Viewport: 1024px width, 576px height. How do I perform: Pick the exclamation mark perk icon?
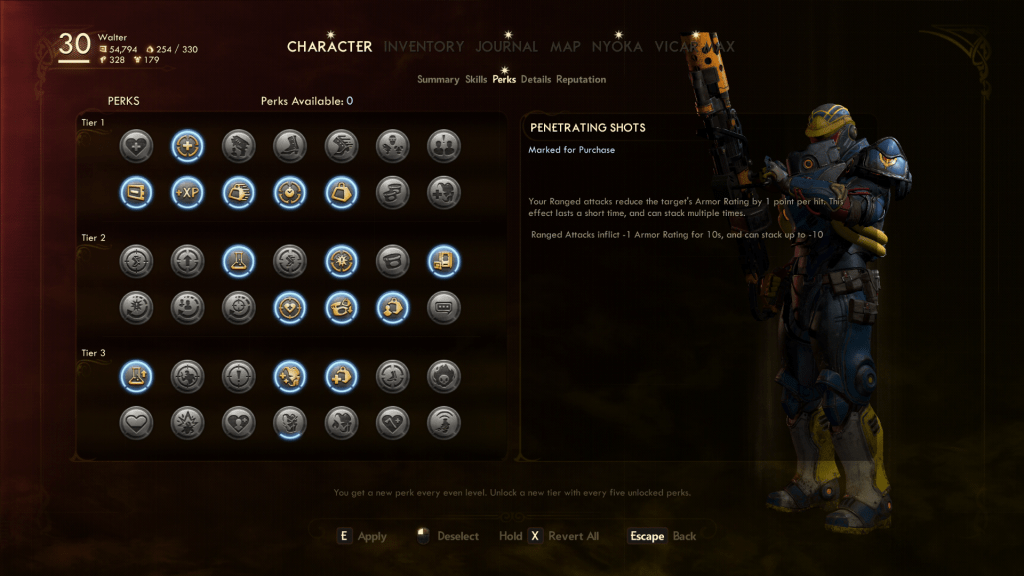point(238,376)
